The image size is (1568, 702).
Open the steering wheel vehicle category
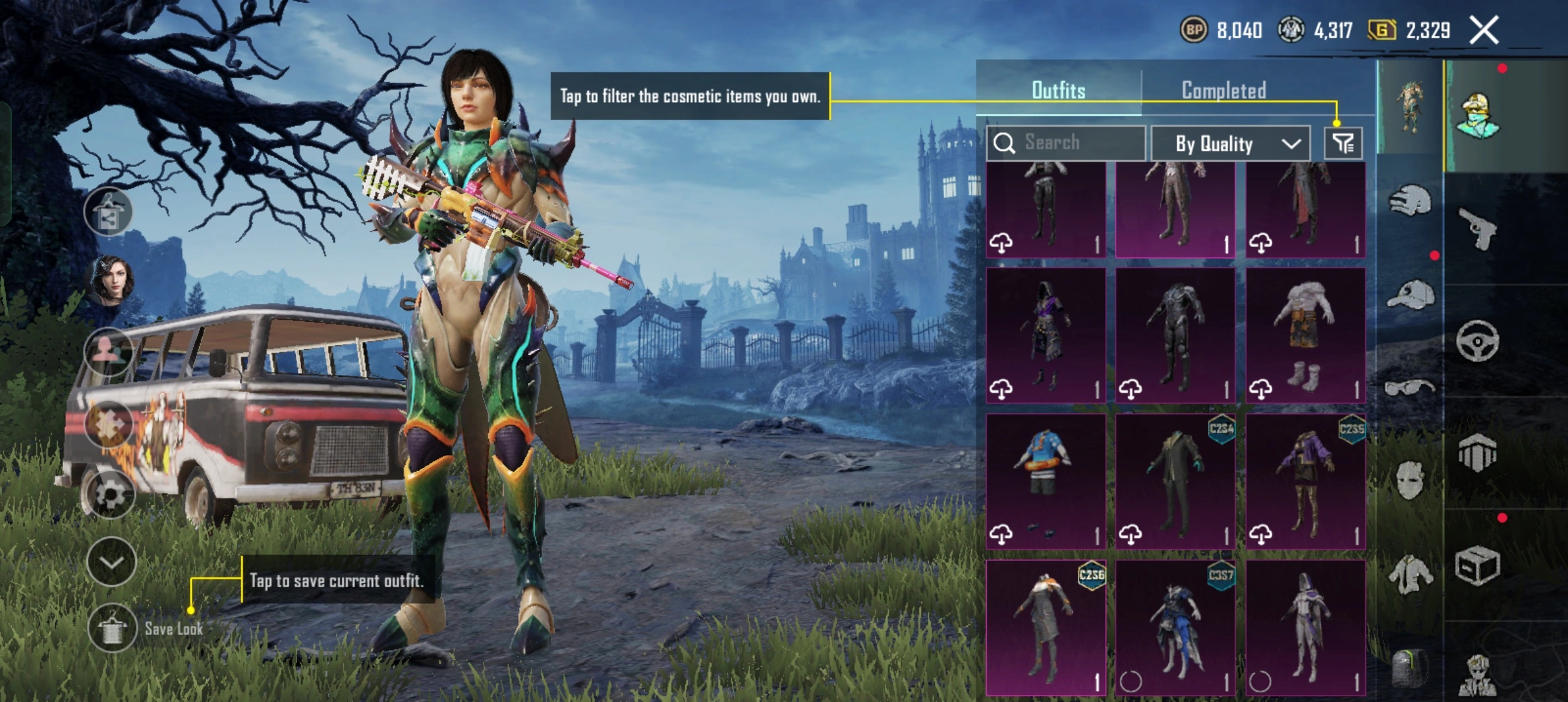pyautogui.click(x=1478, y=341)
